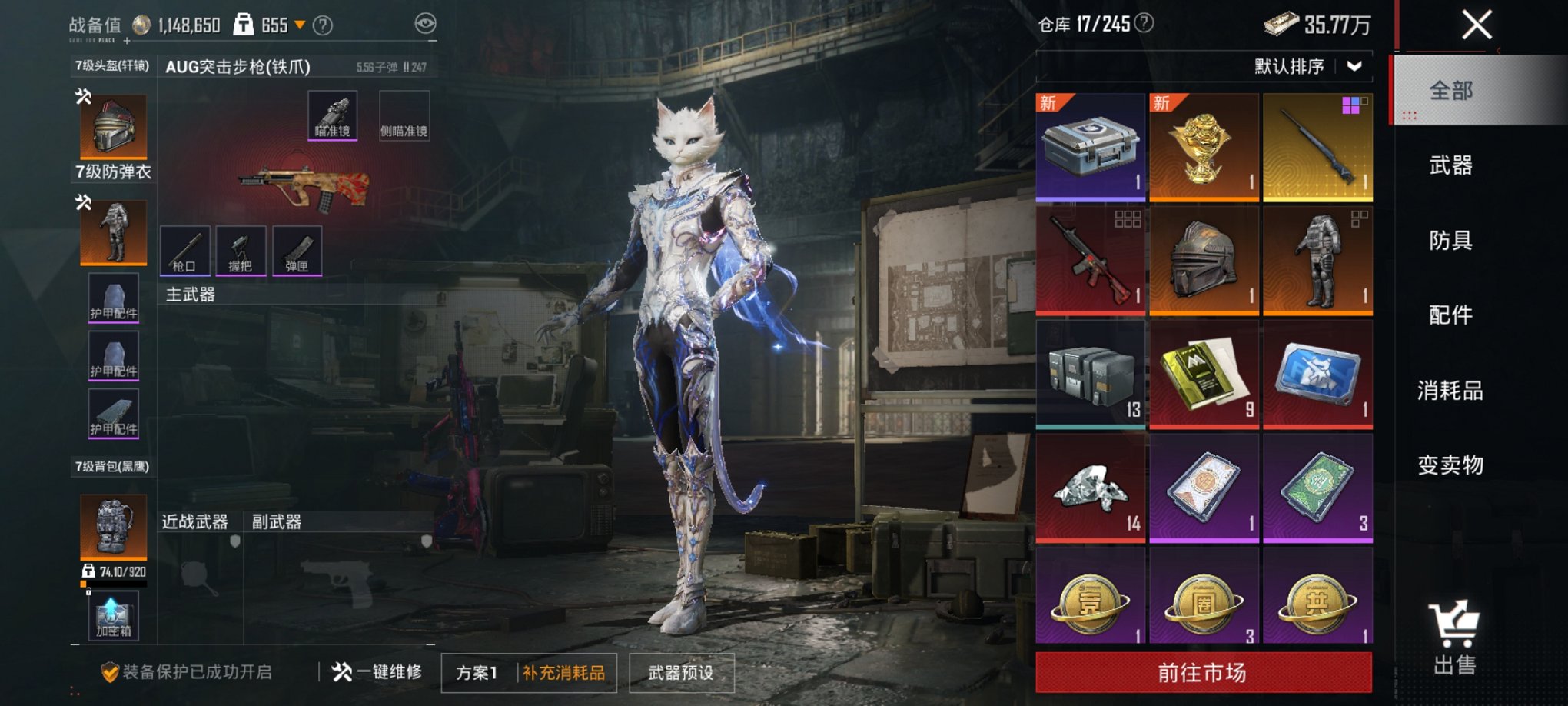Toggle the eye visibility icon at top
This screenshot has height=706, width=1568.
pyautogui.click(x=424, y=24)
